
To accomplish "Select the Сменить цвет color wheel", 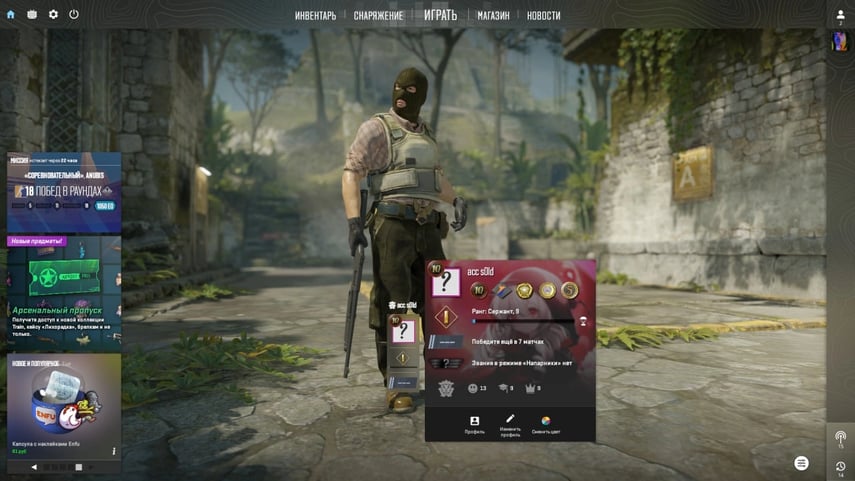I will [x=546, y=425].
